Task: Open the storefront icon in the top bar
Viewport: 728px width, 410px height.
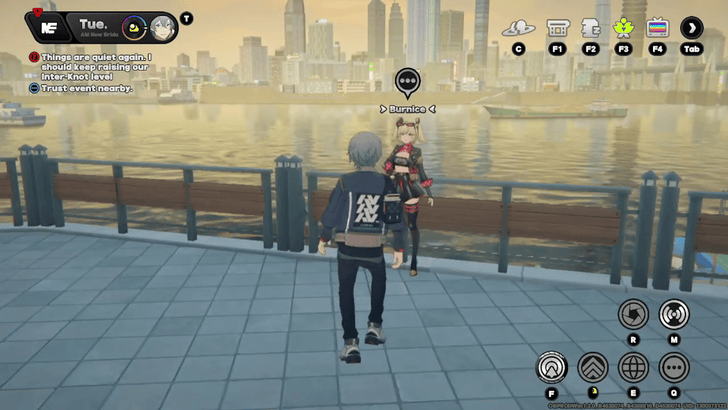Action: pos(558,27)
